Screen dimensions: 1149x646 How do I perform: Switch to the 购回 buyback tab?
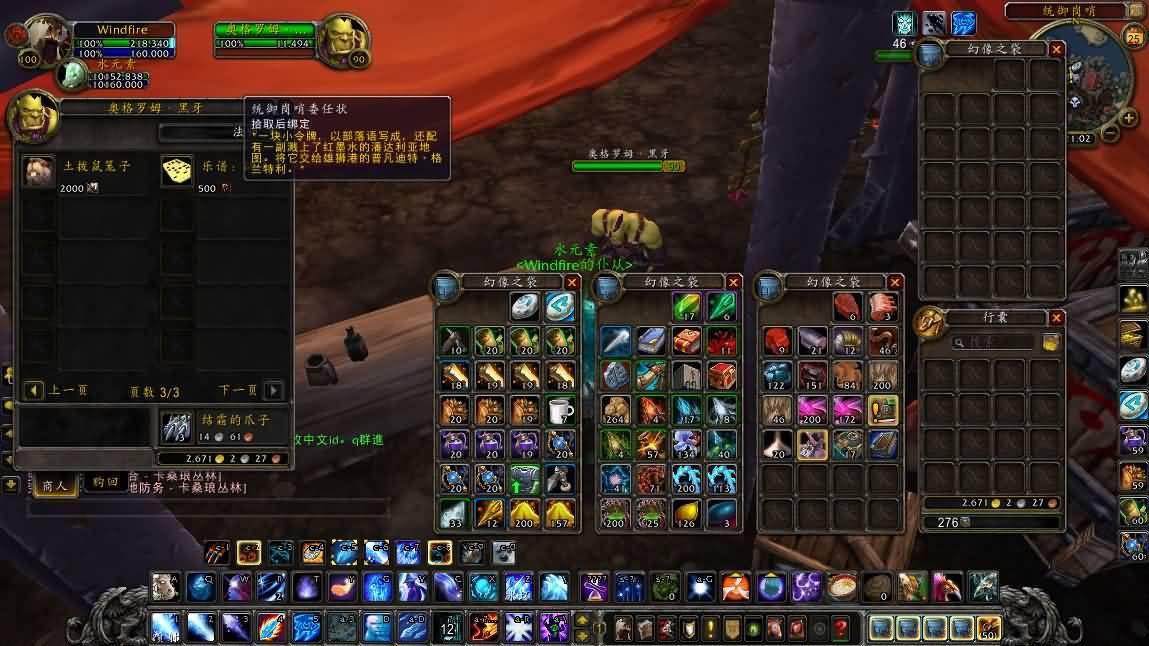click(x=106, y=484)
